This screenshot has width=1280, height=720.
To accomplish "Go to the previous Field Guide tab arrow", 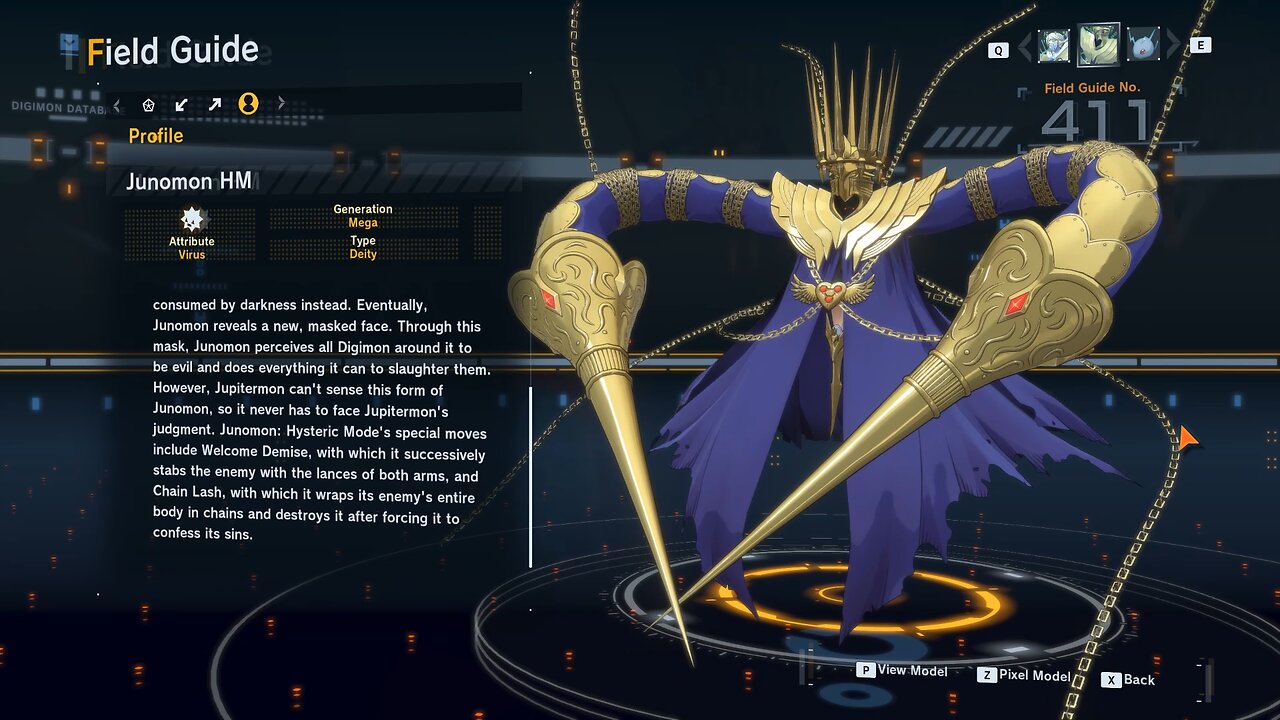I will 117,104.
